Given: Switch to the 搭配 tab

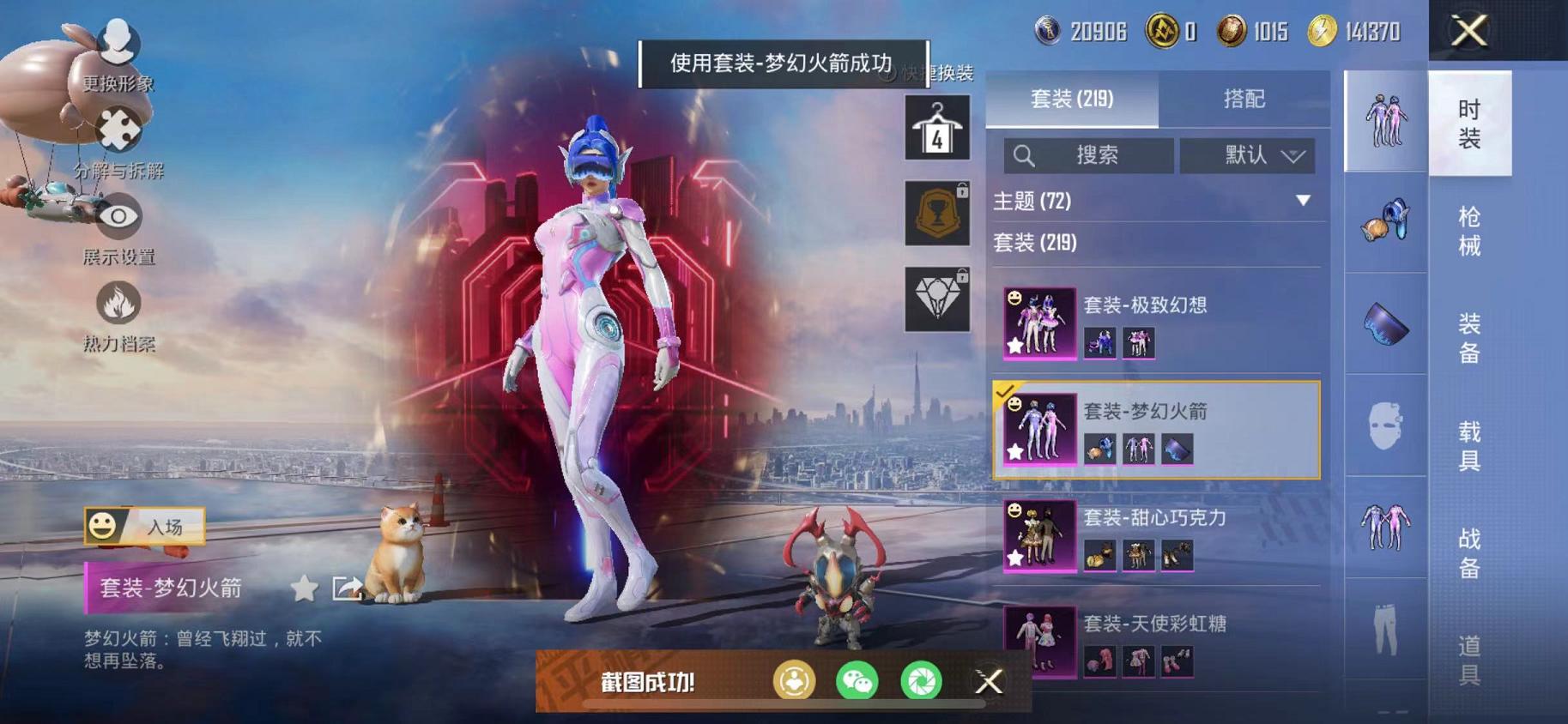Looking at the screenshot, I should tap(1244, 100).
